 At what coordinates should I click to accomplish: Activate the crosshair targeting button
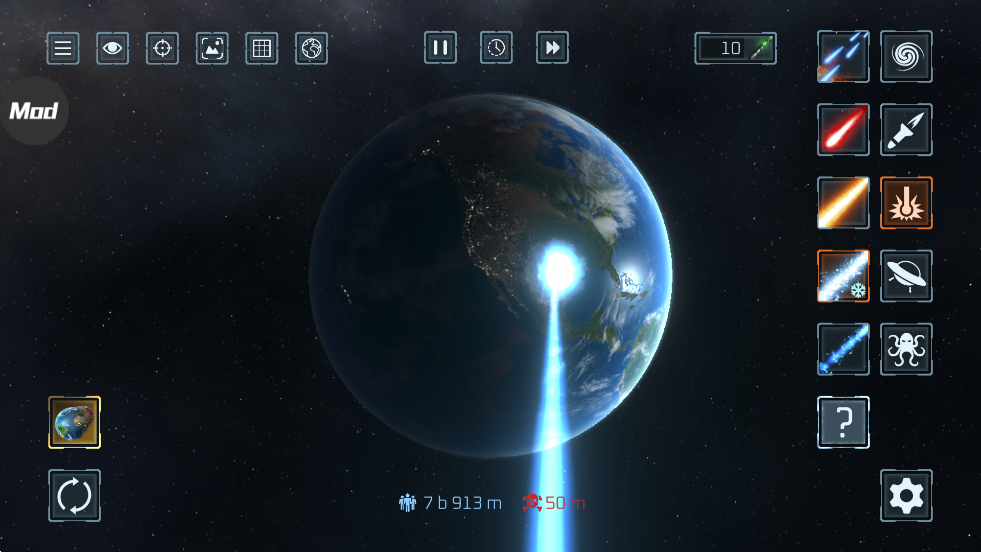click(x=162, y=48)
